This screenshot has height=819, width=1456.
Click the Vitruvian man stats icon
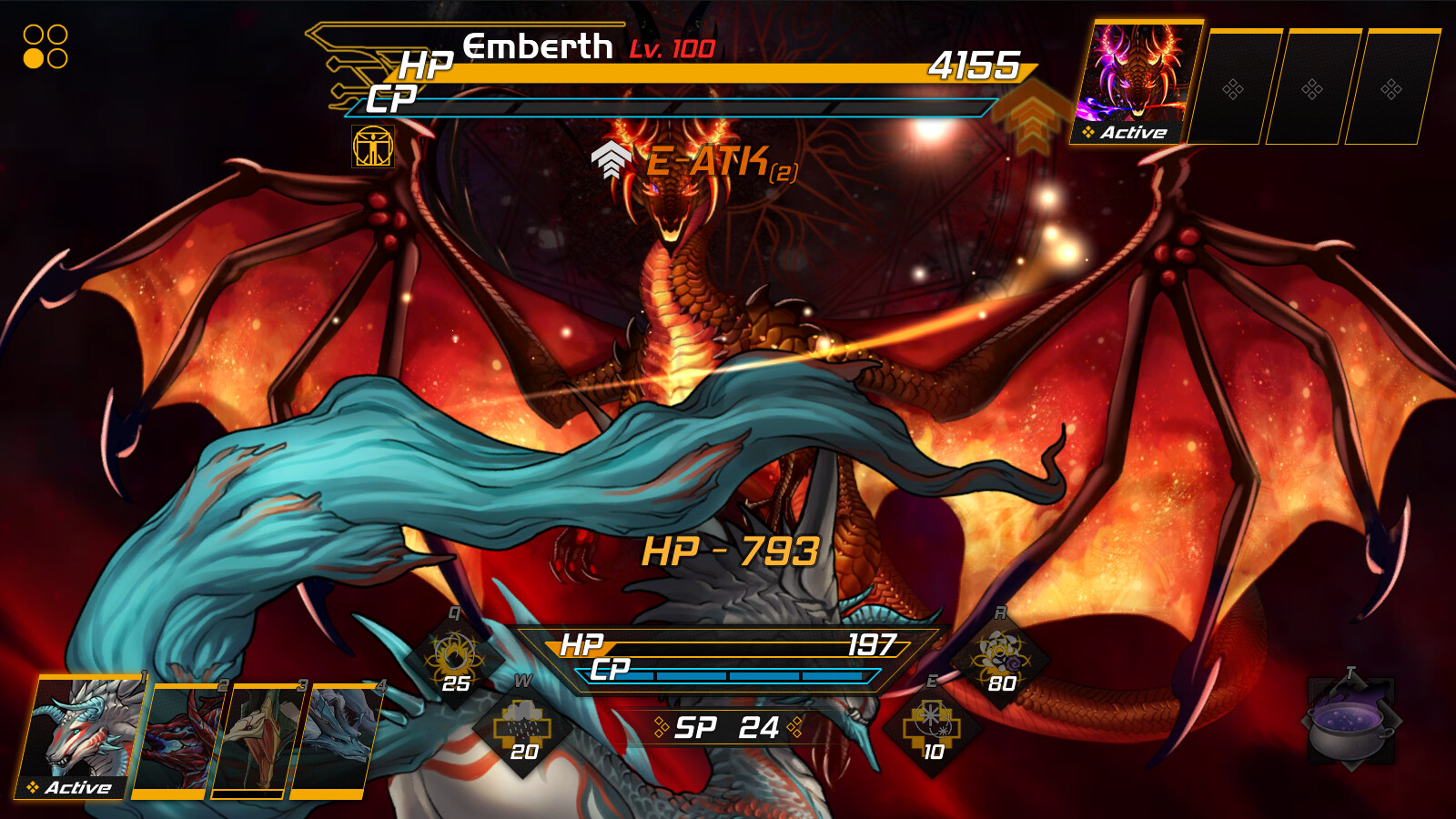coord(373,146)
